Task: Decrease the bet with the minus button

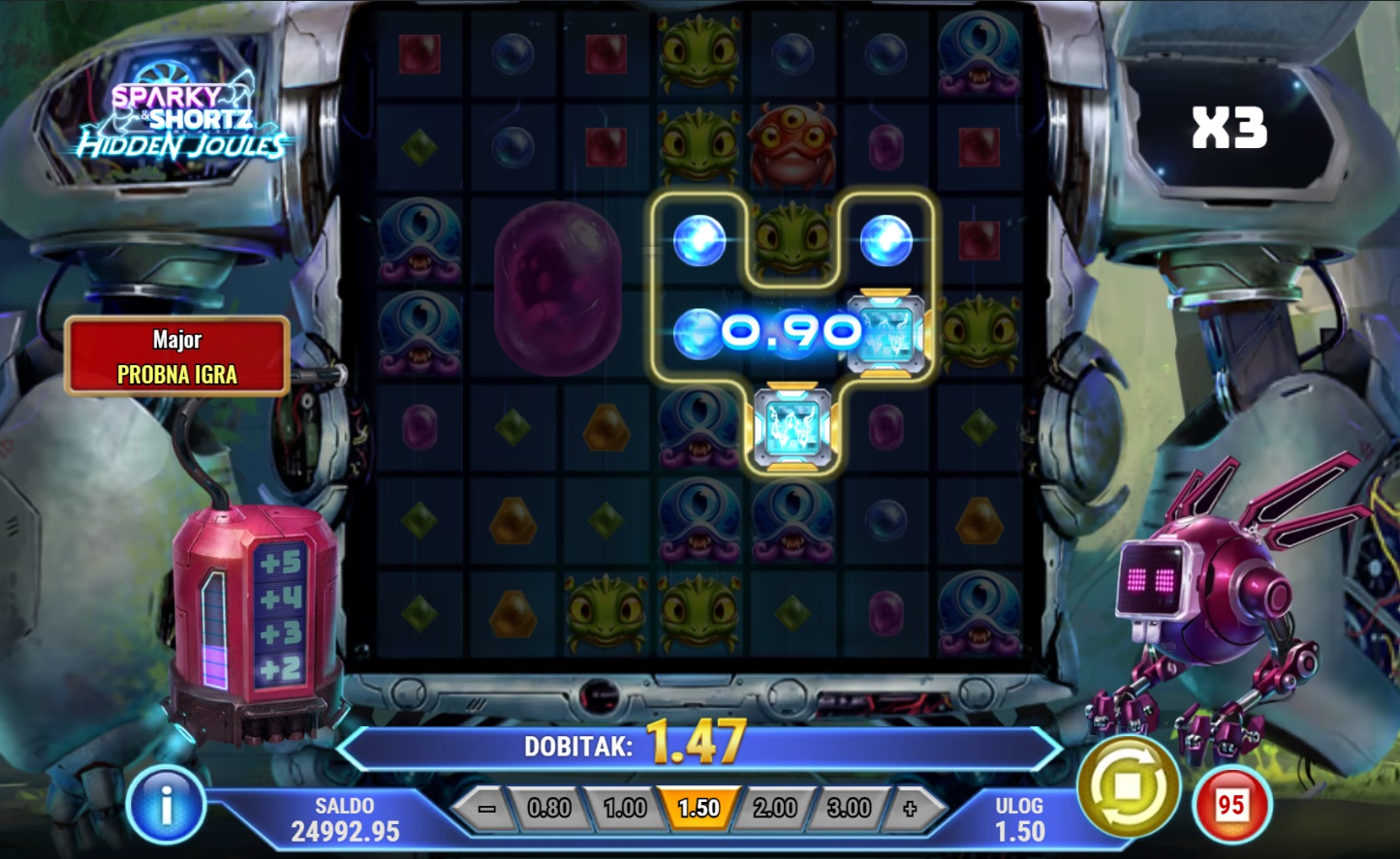Action: coord(487,809)
